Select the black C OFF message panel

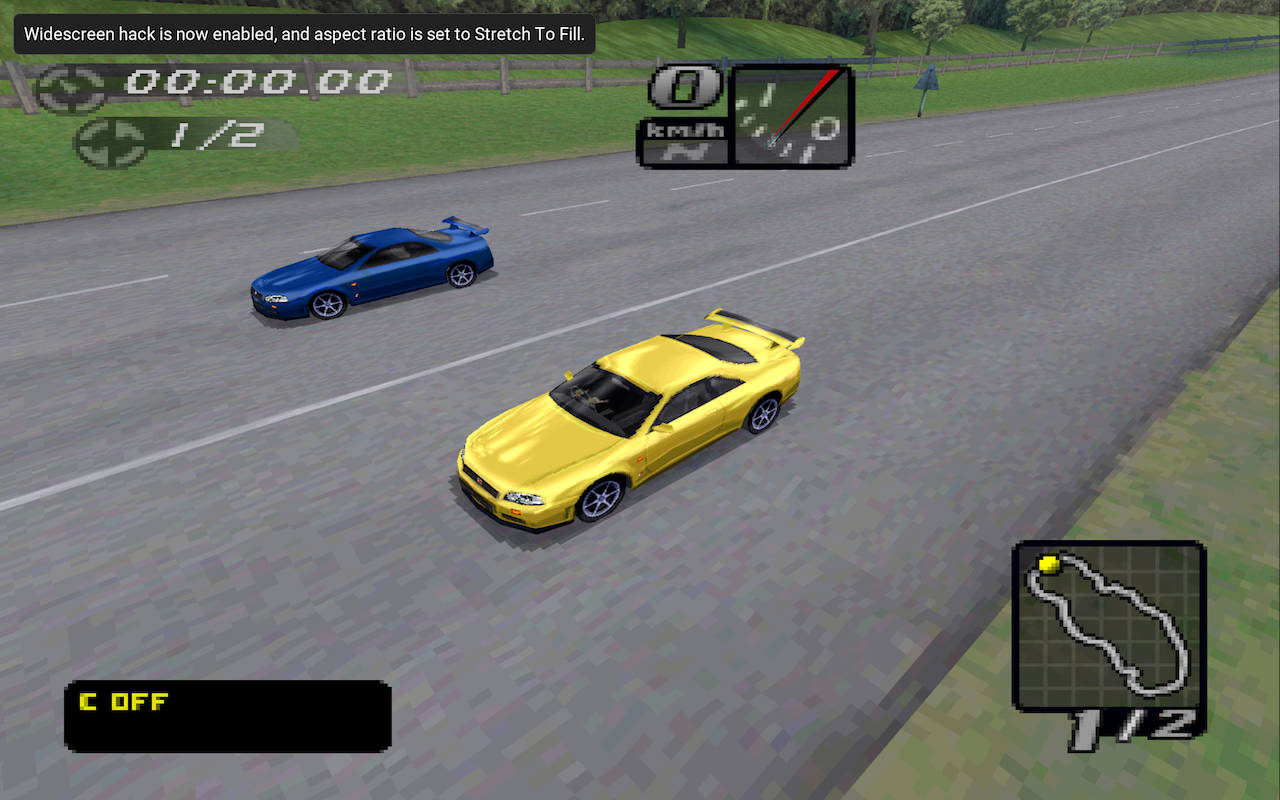[x=228, y=716]
